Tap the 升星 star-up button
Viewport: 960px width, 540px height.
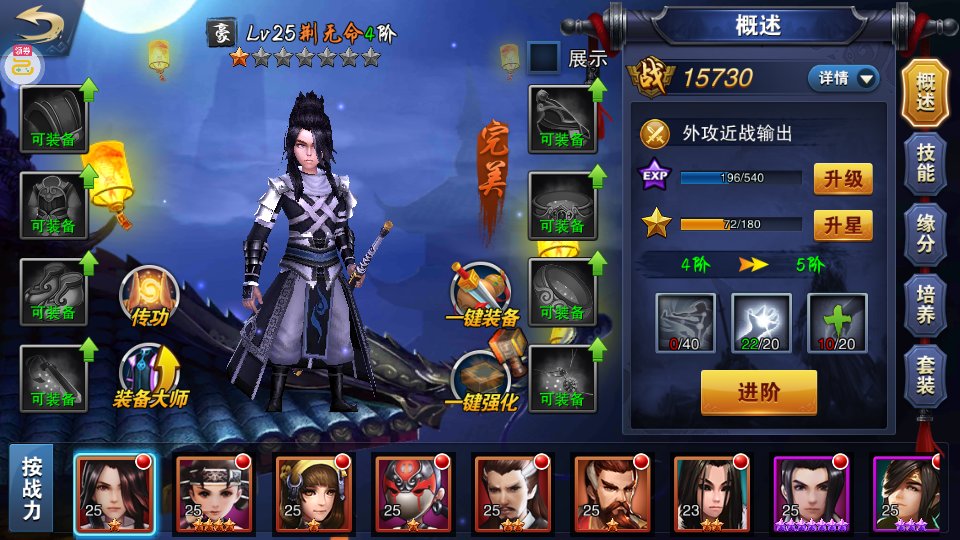(x=842, y=225)
